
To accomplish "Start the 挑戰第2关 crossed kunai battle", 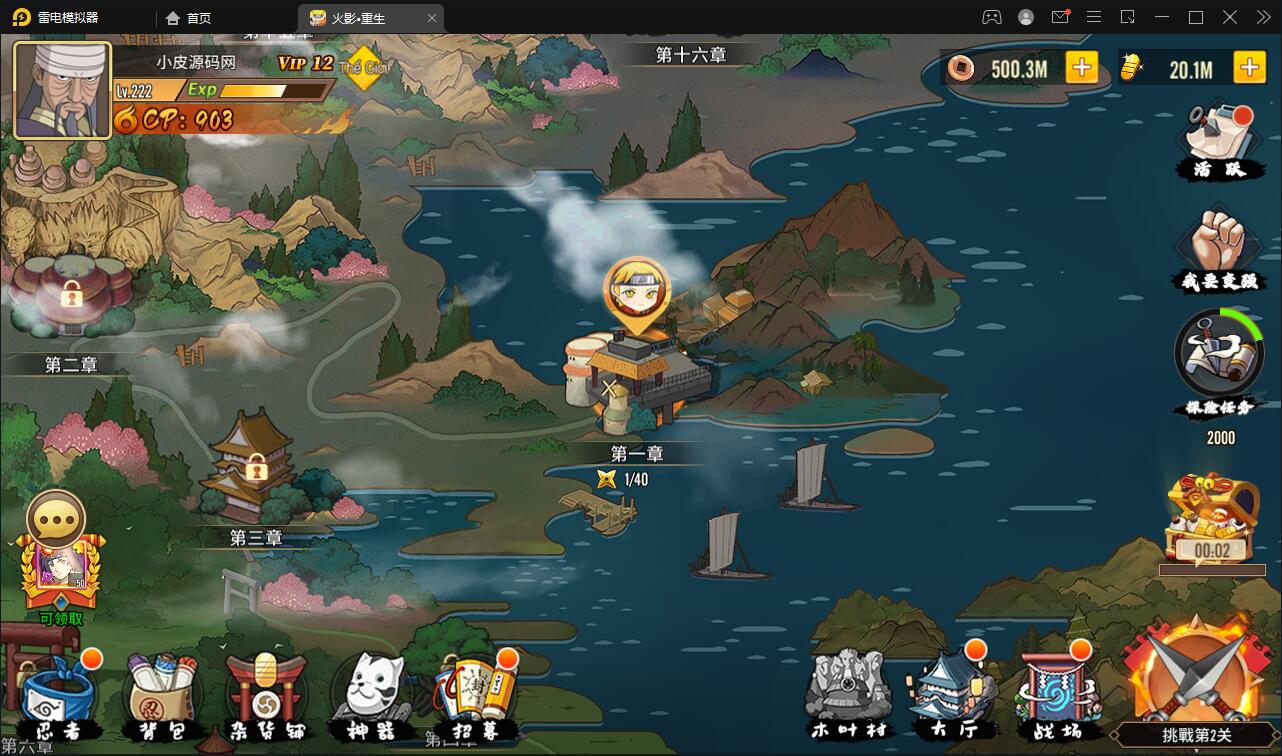I will (x=1196, y=690).
